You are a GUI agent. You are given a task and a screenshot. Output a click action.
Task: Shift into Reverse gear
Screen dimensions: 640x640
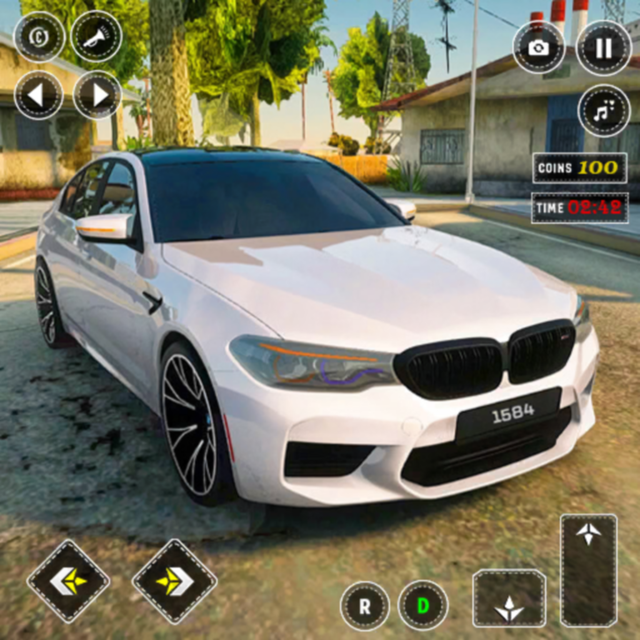pos(365,606)
